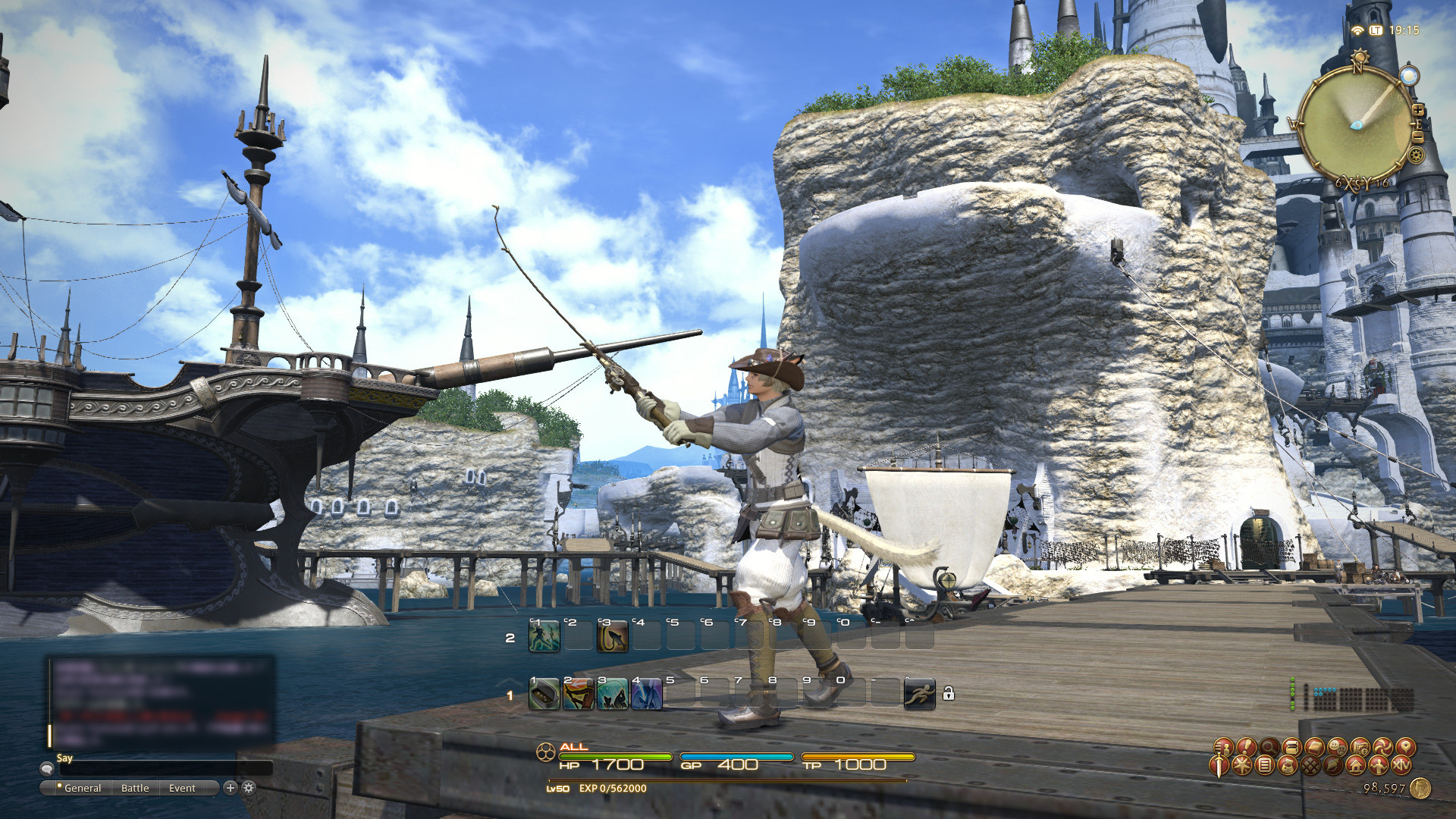Image resolution: width=1456 pixels, height=819 pixels.
Task: Activate the Sprint running-figure action
Action: 919,694
